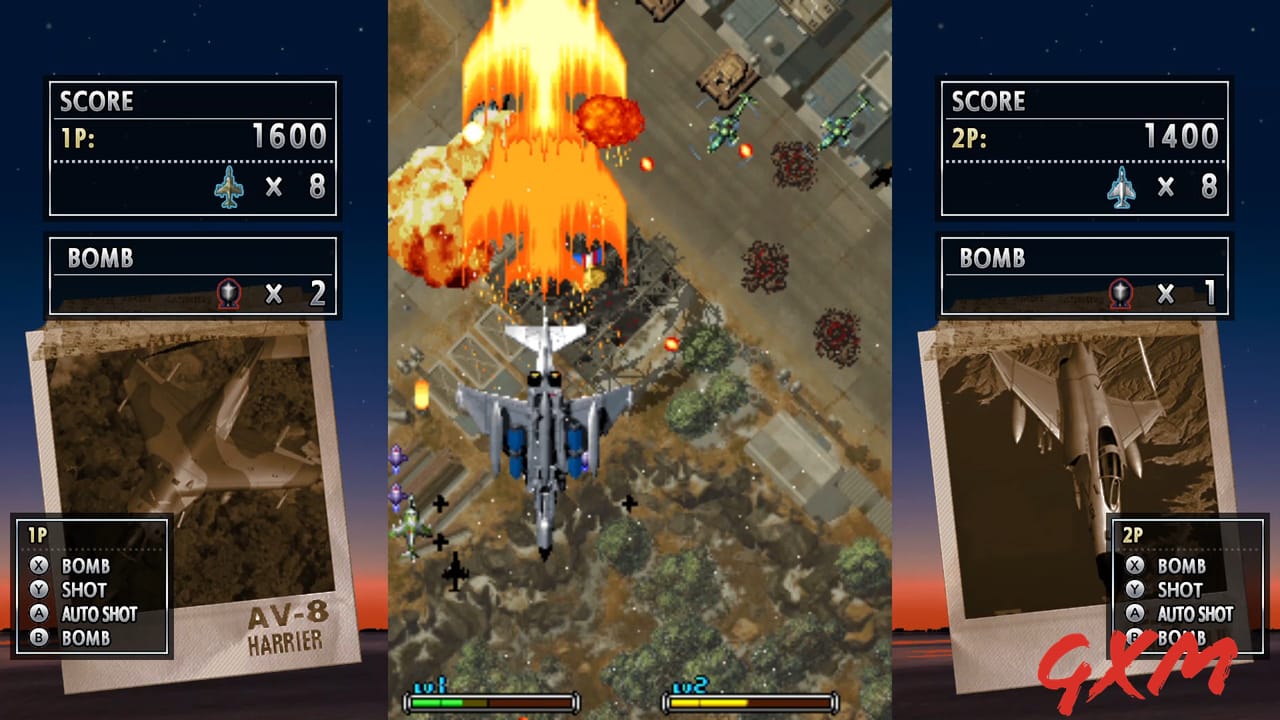The width and height of the screenshot is (1280, 720).
Task: Click the 2P aircraft lives icon
Action: click(x=1121, y=186)
